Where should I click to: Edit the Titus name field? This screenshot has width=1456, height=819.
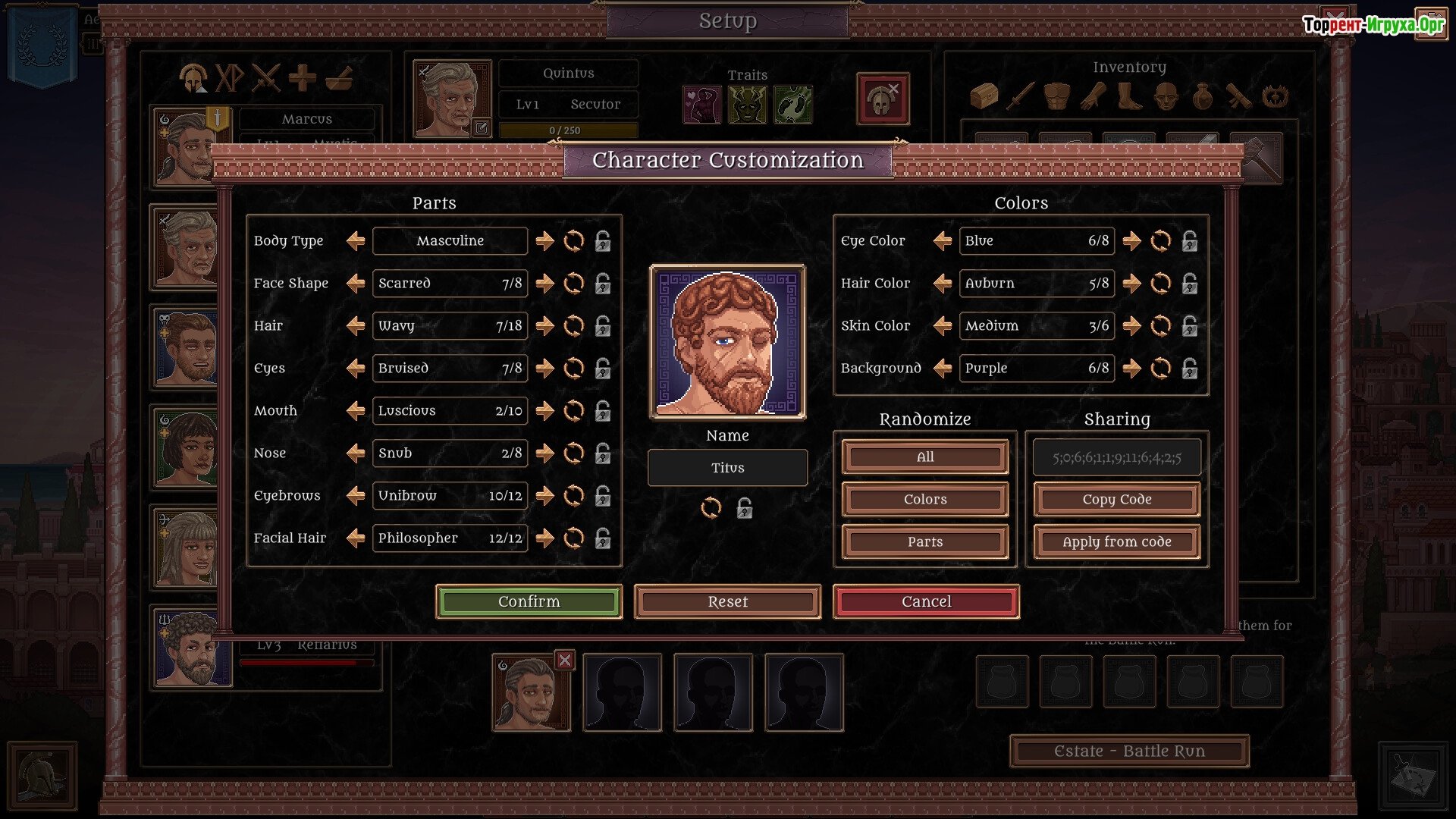pos(727,468)
